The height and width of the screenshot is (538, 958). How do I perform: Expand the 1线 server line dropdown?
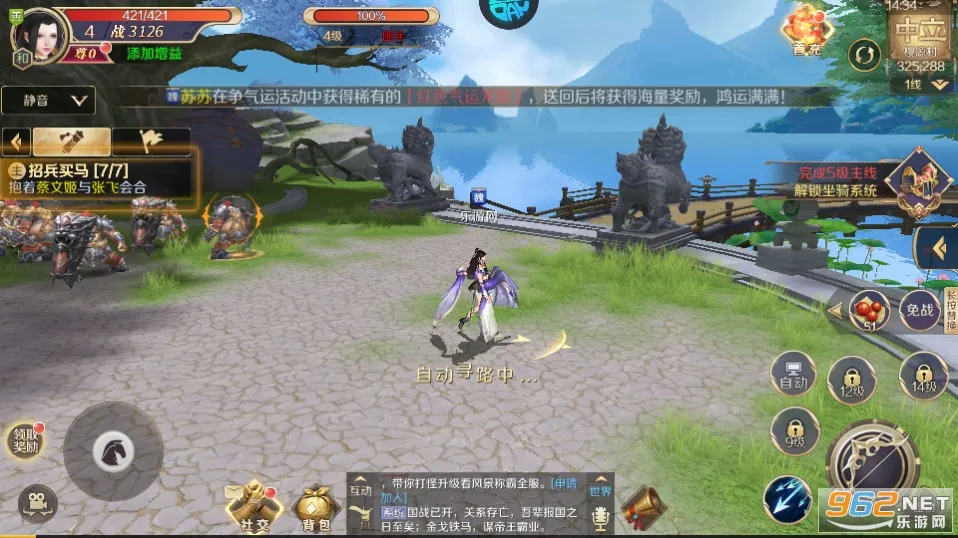(926, 85)
